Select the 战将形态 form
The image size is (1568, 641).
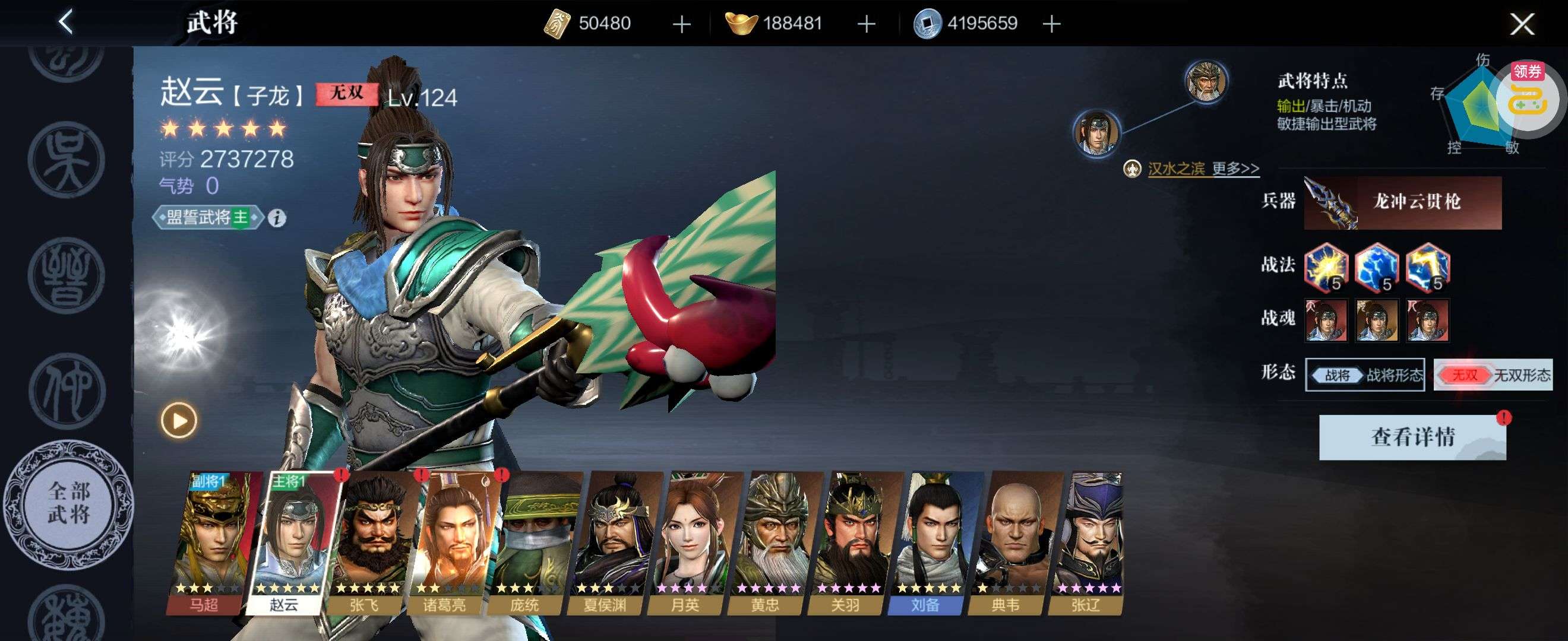pos(1365,375)
